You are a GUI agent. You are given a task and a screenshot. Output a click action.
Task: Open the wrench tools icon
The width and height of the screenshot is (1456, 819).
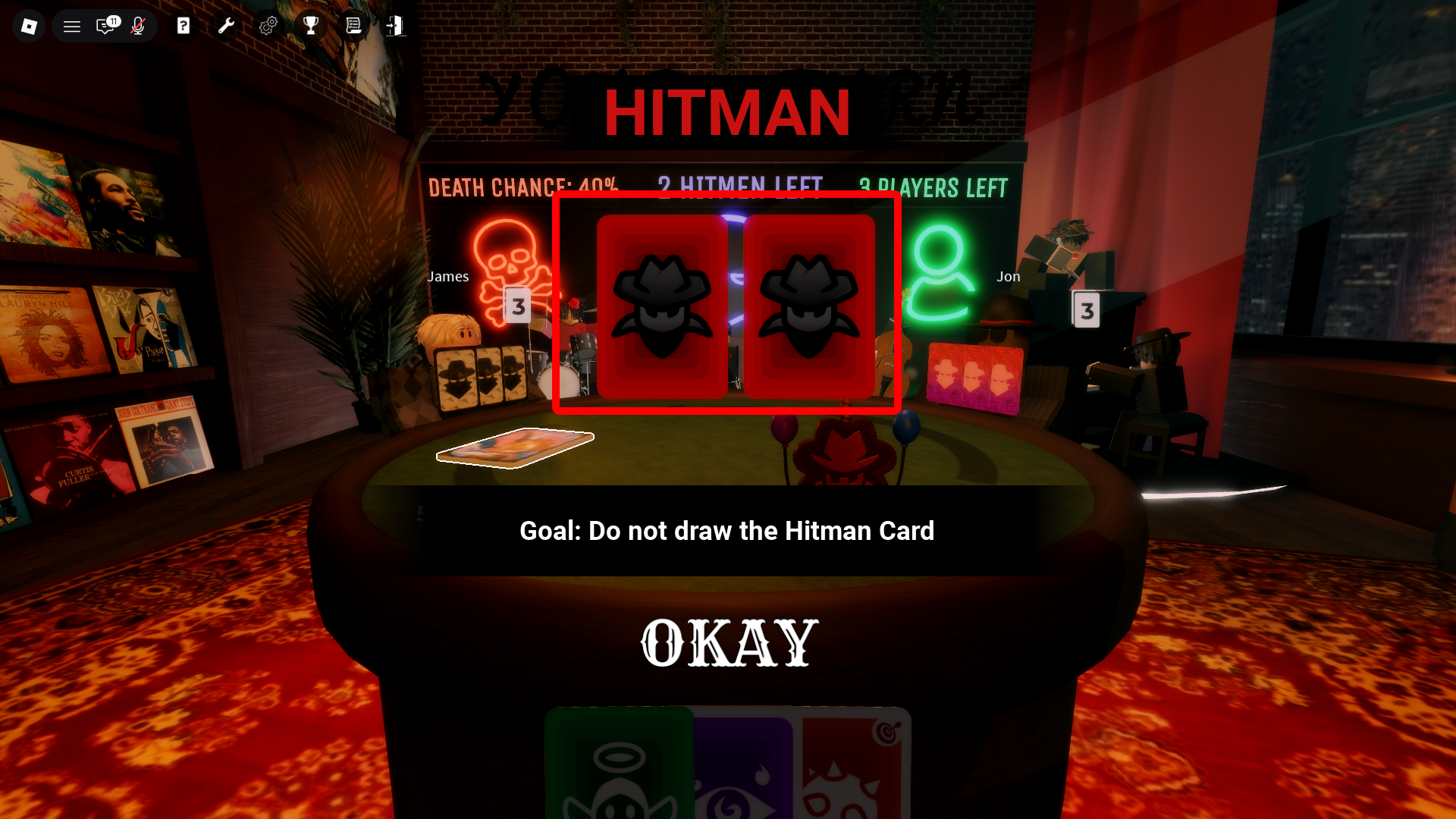[225, 25]
